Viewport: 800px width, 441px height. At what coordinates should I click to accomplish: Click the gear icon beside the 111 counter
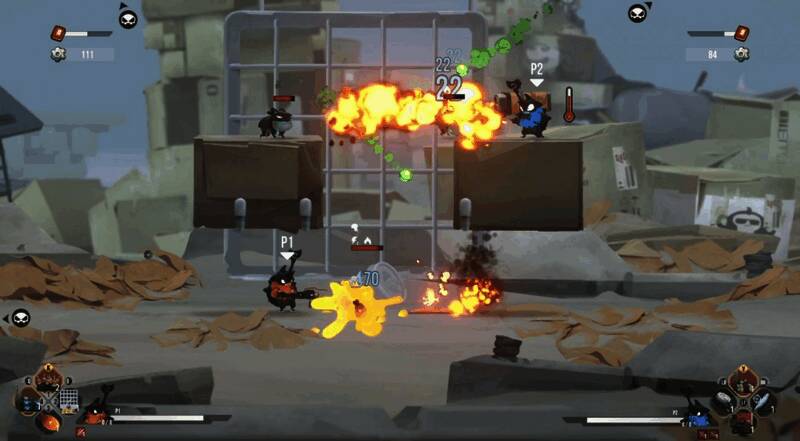[58, 54]
